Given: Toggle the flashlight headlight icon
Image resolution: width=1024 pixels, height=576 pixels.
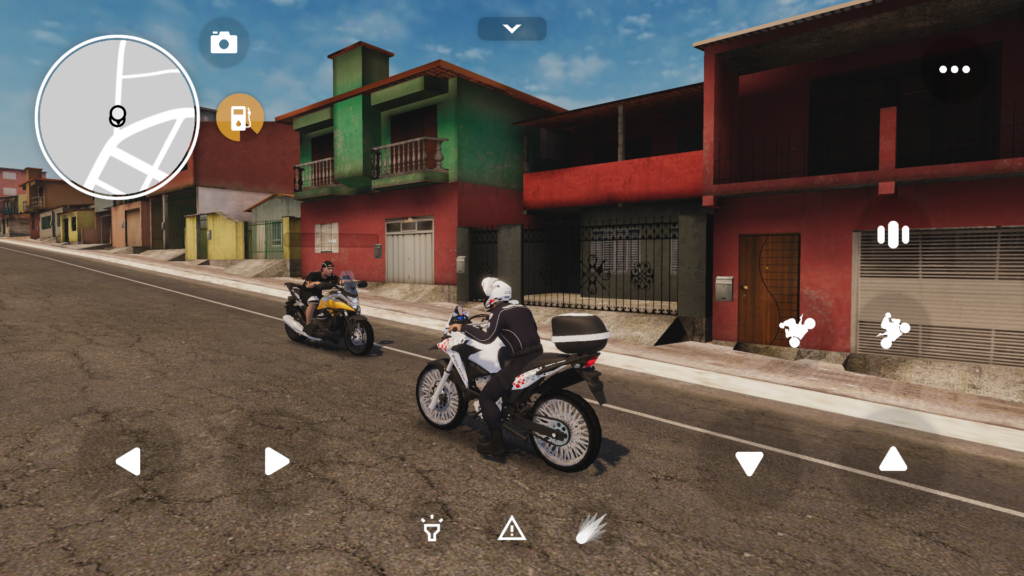Looking at the screenshot, I should (x=432, y=528).
